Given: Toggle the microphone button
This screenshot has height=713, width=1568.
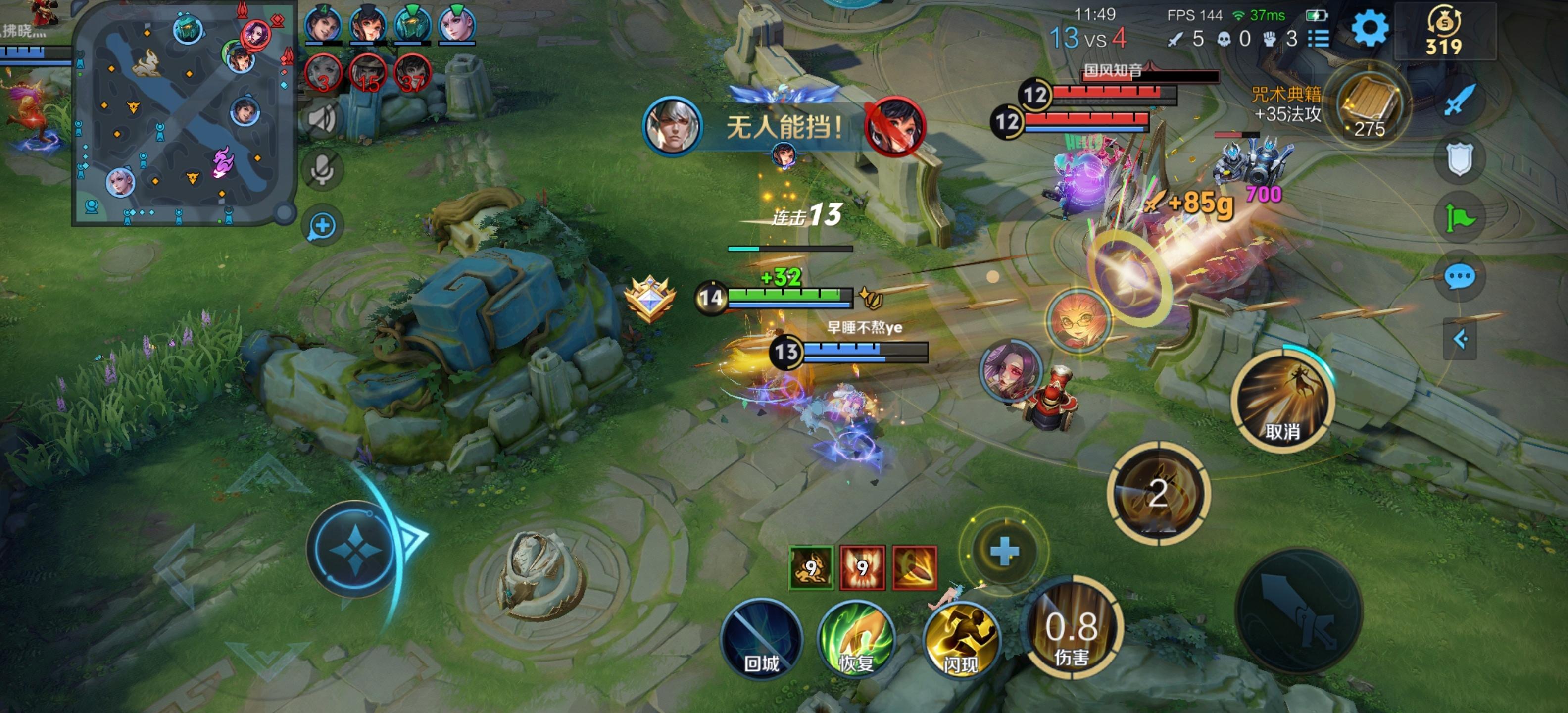Looking at the screenshot, I should [322, 170].
